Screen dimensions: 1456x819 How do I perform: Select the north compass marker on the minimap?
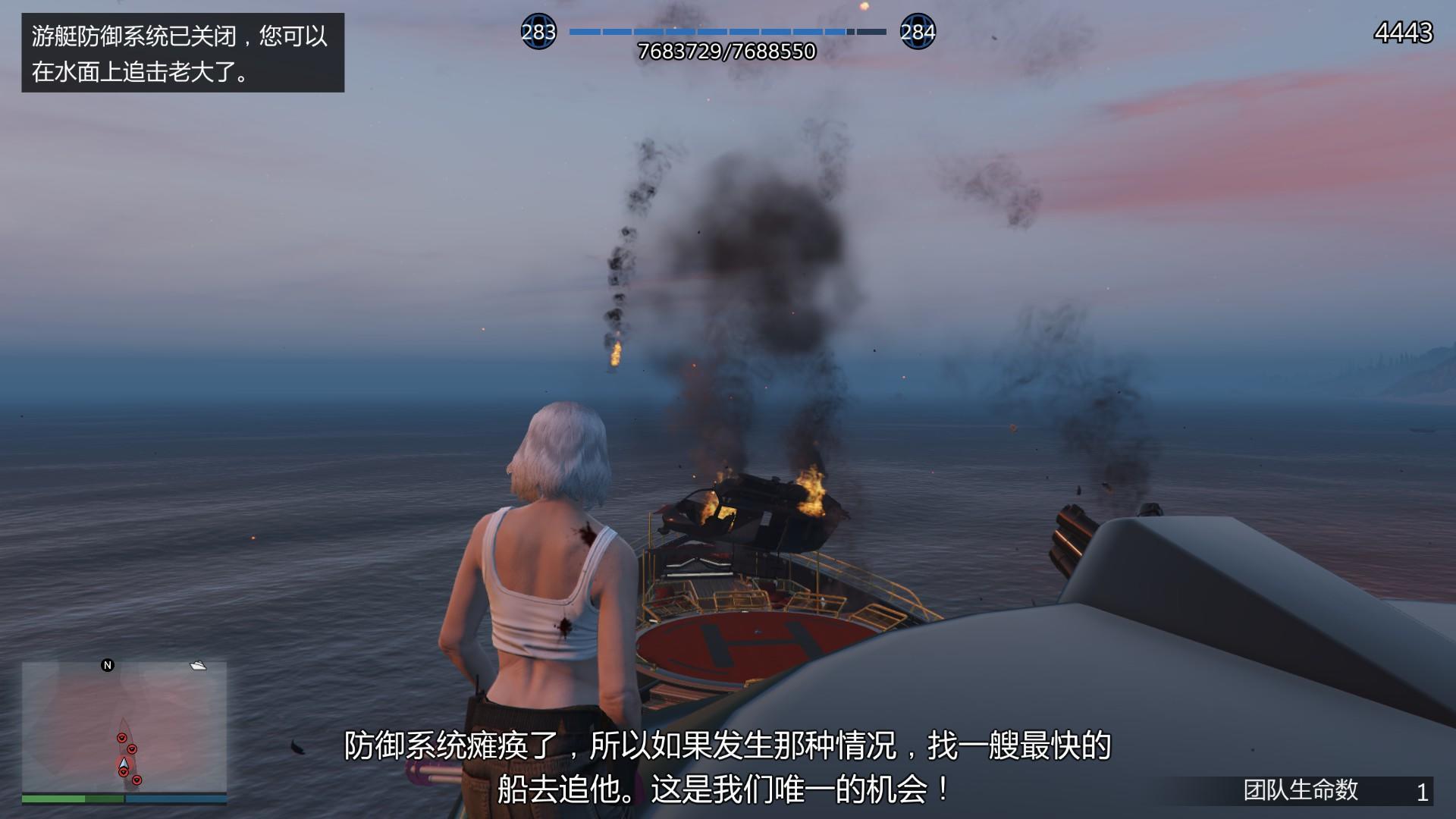tap(108, 665)
